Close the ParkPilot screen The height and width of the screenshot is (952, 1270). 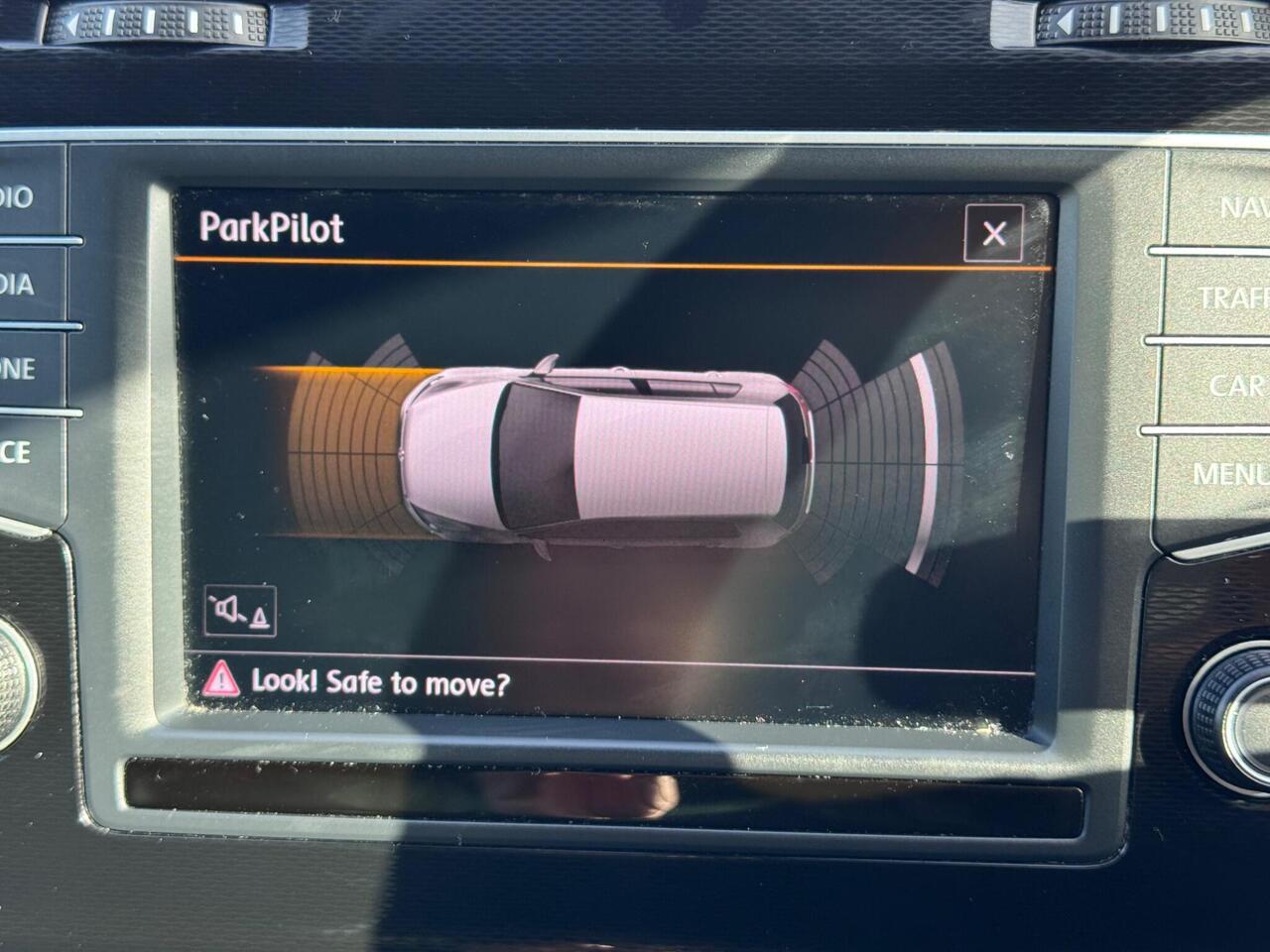tap(993, 233)
